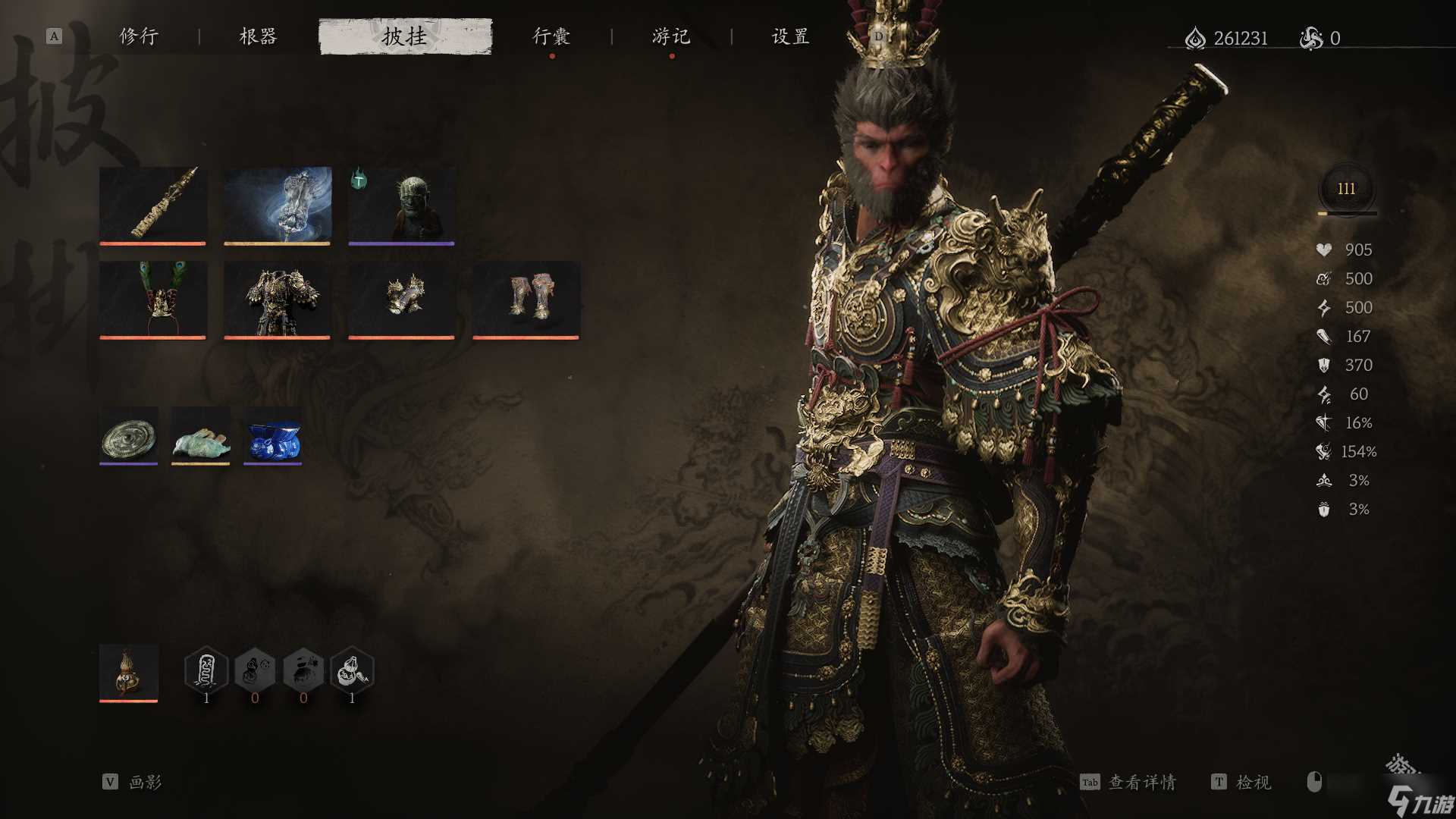
Task: Select the headgear slot with feathered crown
Action: pyautogui.click(x=152, y=300)
